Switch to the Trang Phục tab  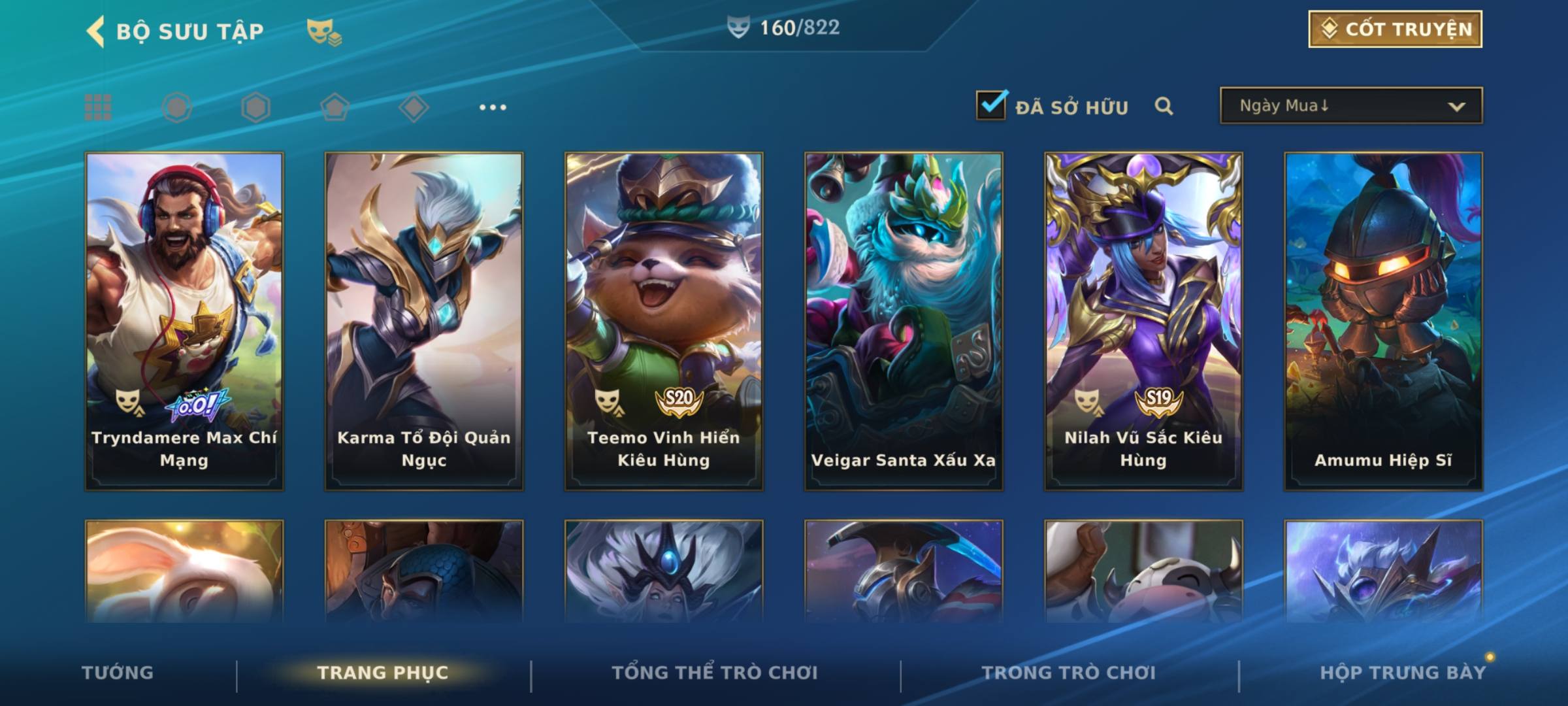[383, 673]
